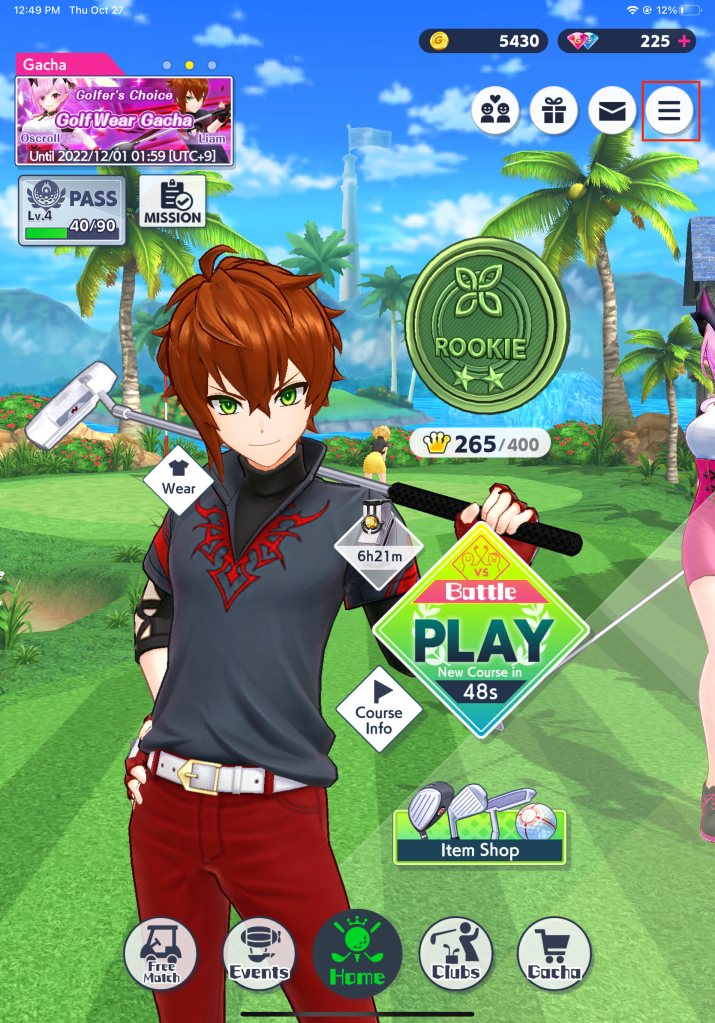Viewport: 715px width, 1023px height.
Task: Switch to the Free Match tab
Action: point(160,955)
